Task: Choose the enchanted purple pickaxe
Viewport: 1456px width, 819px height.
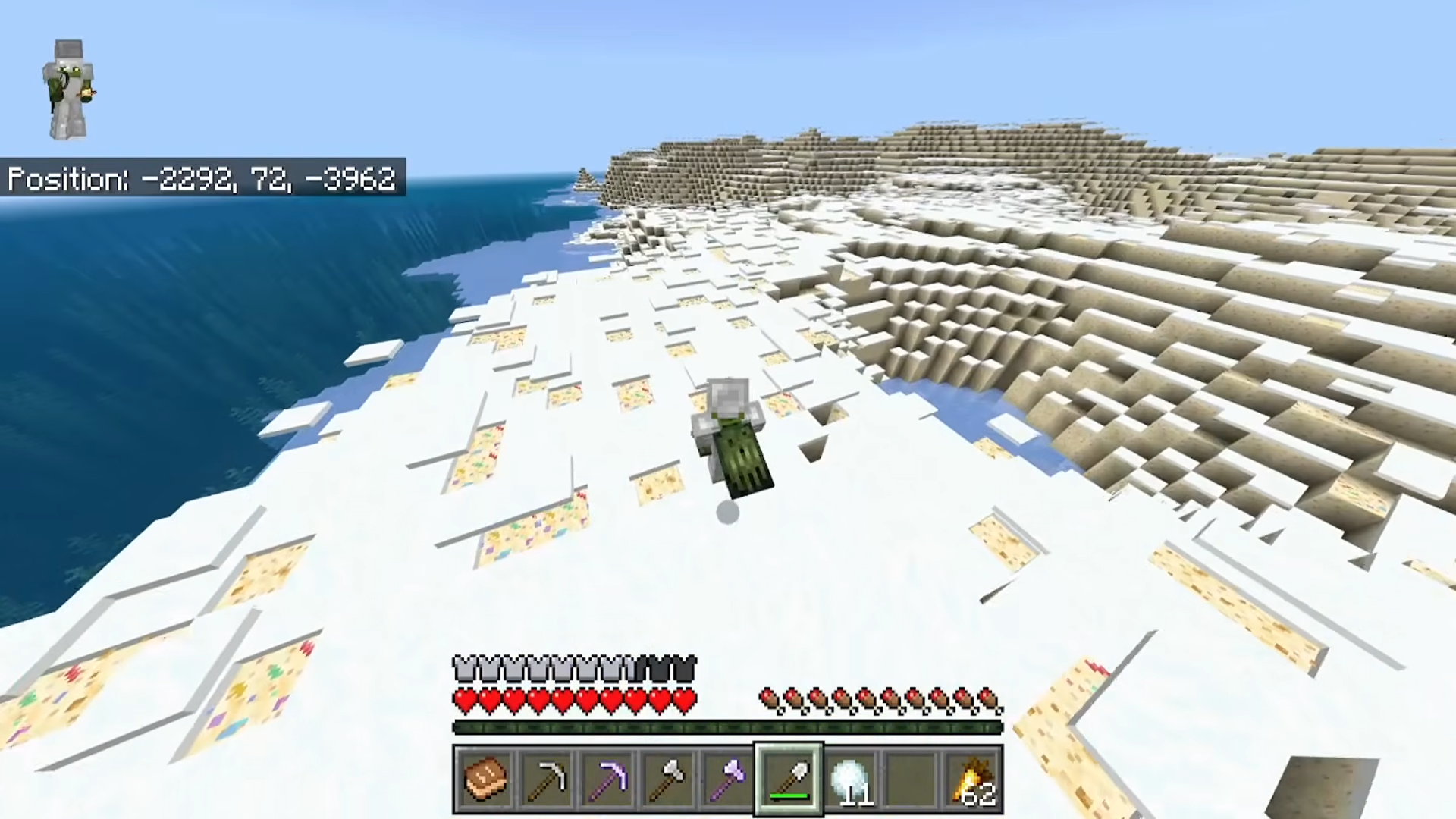Action: point(607,779)
